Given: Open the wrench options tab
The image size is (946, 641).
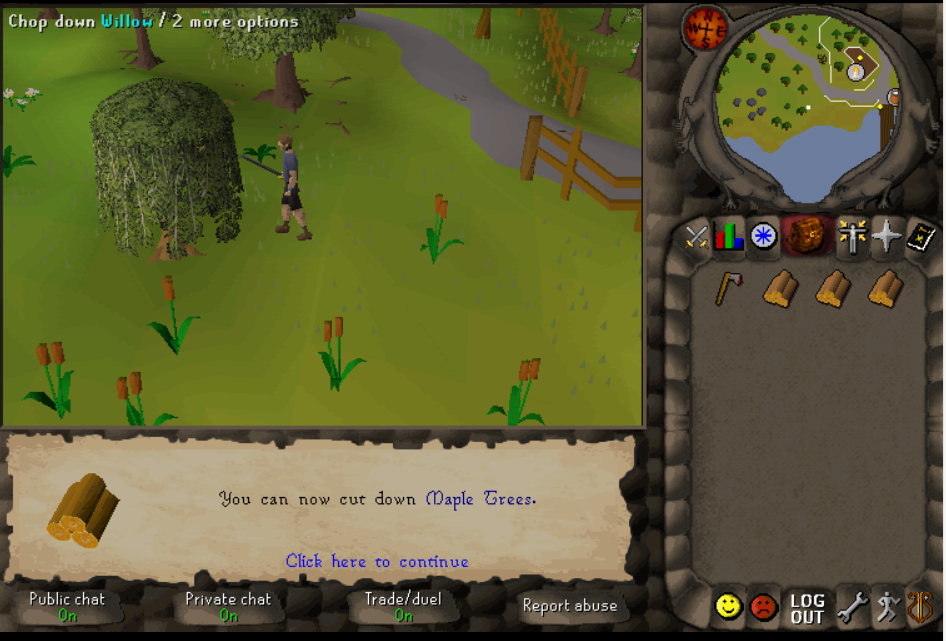Looking at the screenshot, I should [x=851, y=606].
